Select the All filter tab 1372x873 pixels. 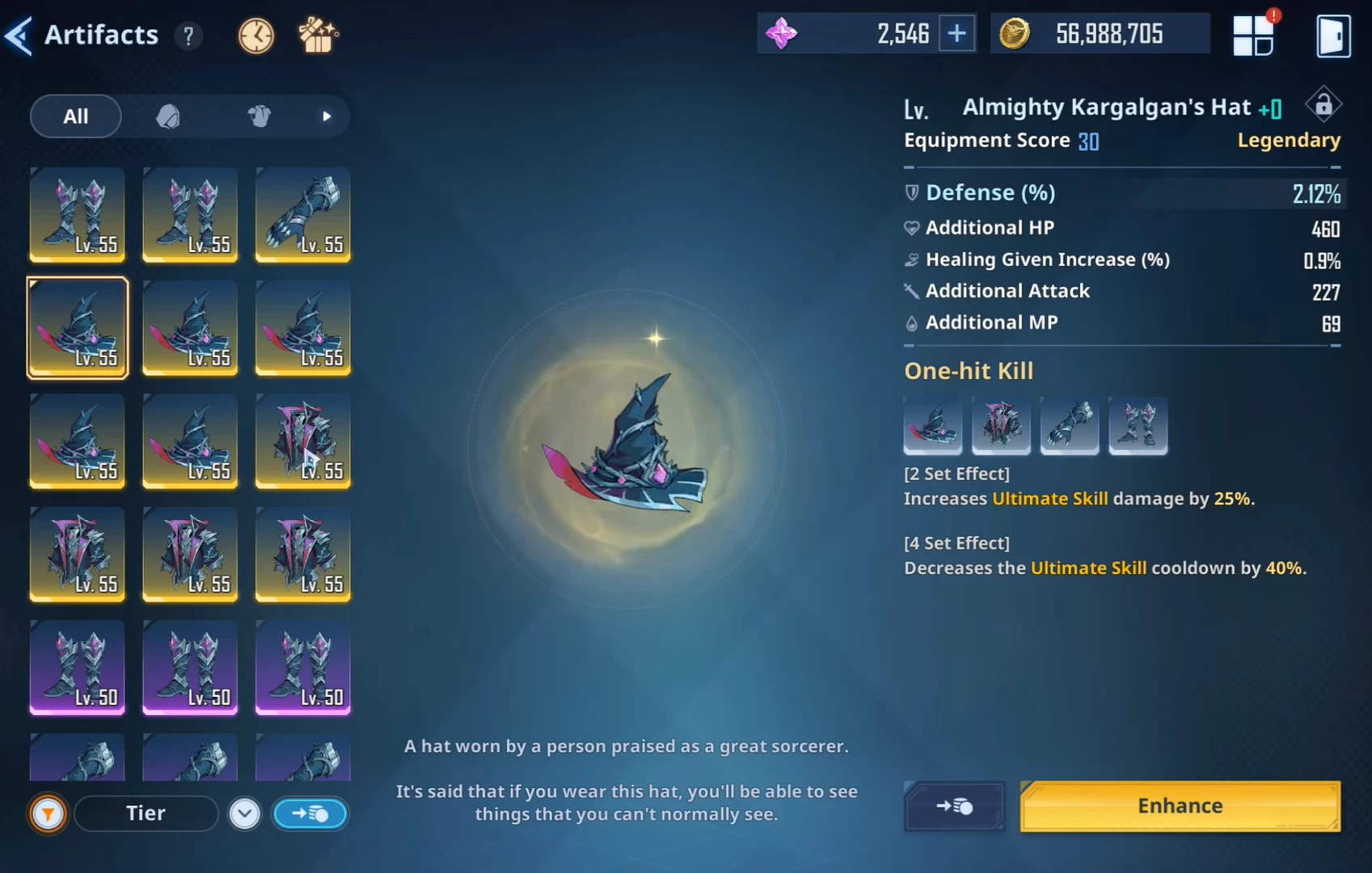click(76, 116)
